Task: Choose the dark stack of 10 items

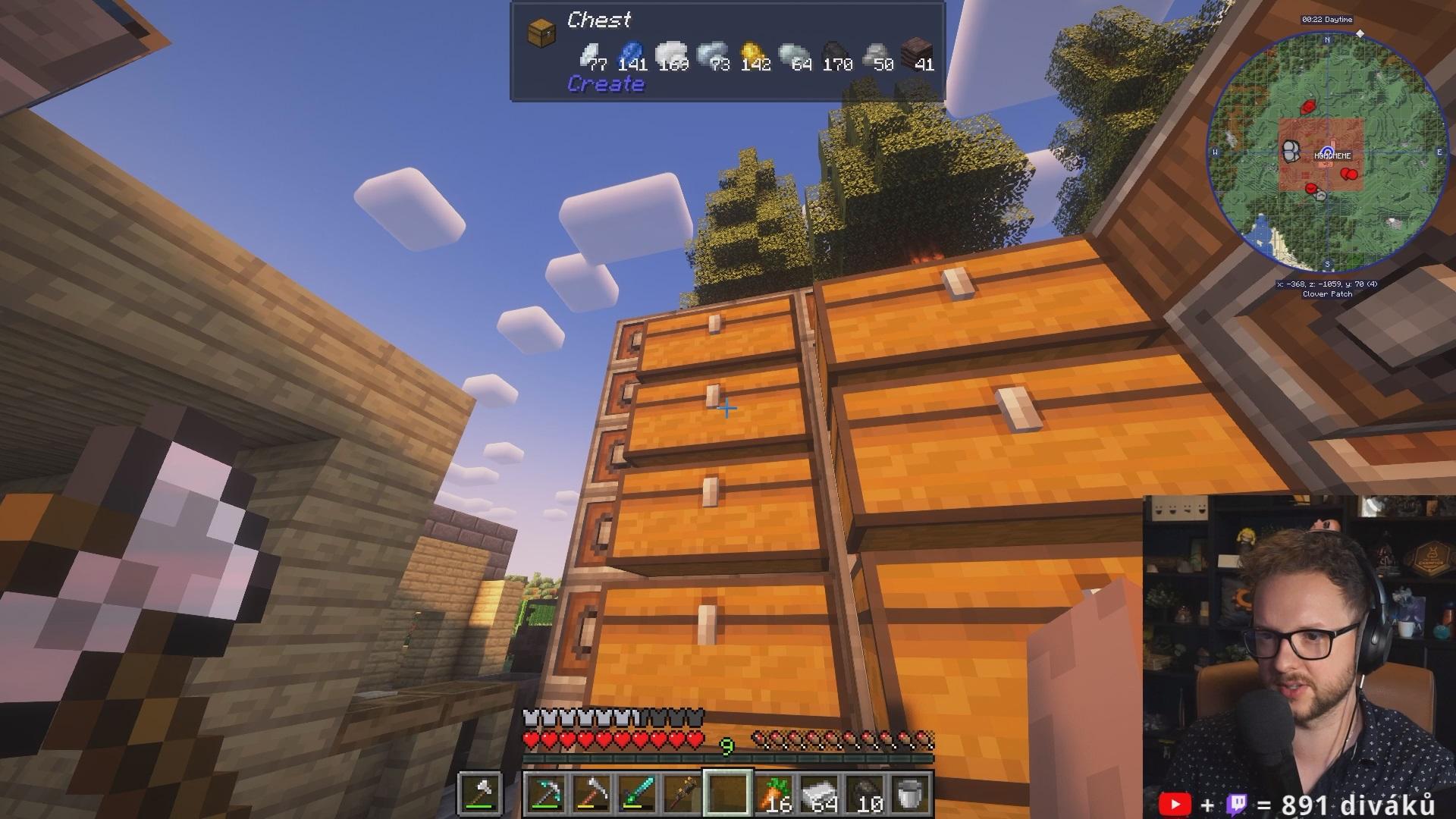Action: (x=864, y=794)
